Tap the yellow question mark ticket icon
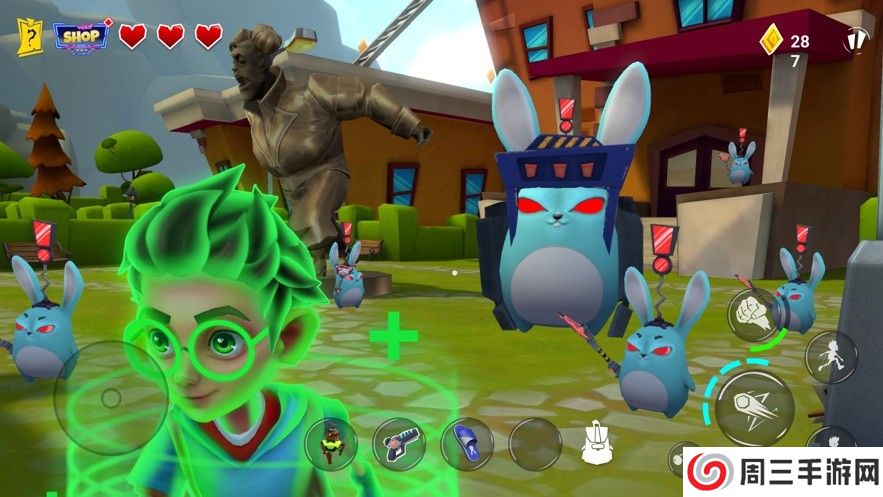 (30, 38)
